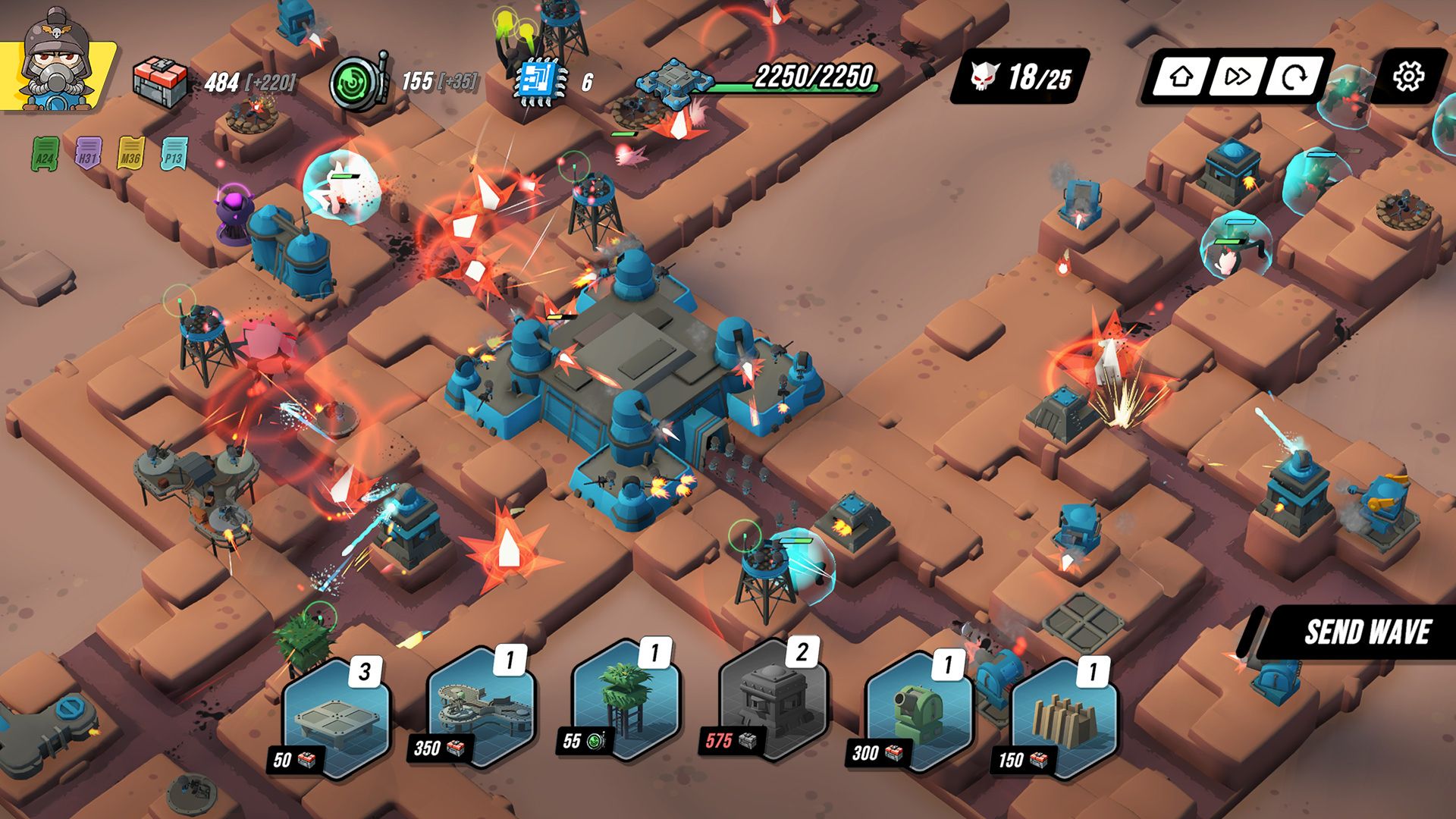Open the settings gear menu
The width and height of the screenshot is (1456, 819).
pos(1410,76)
